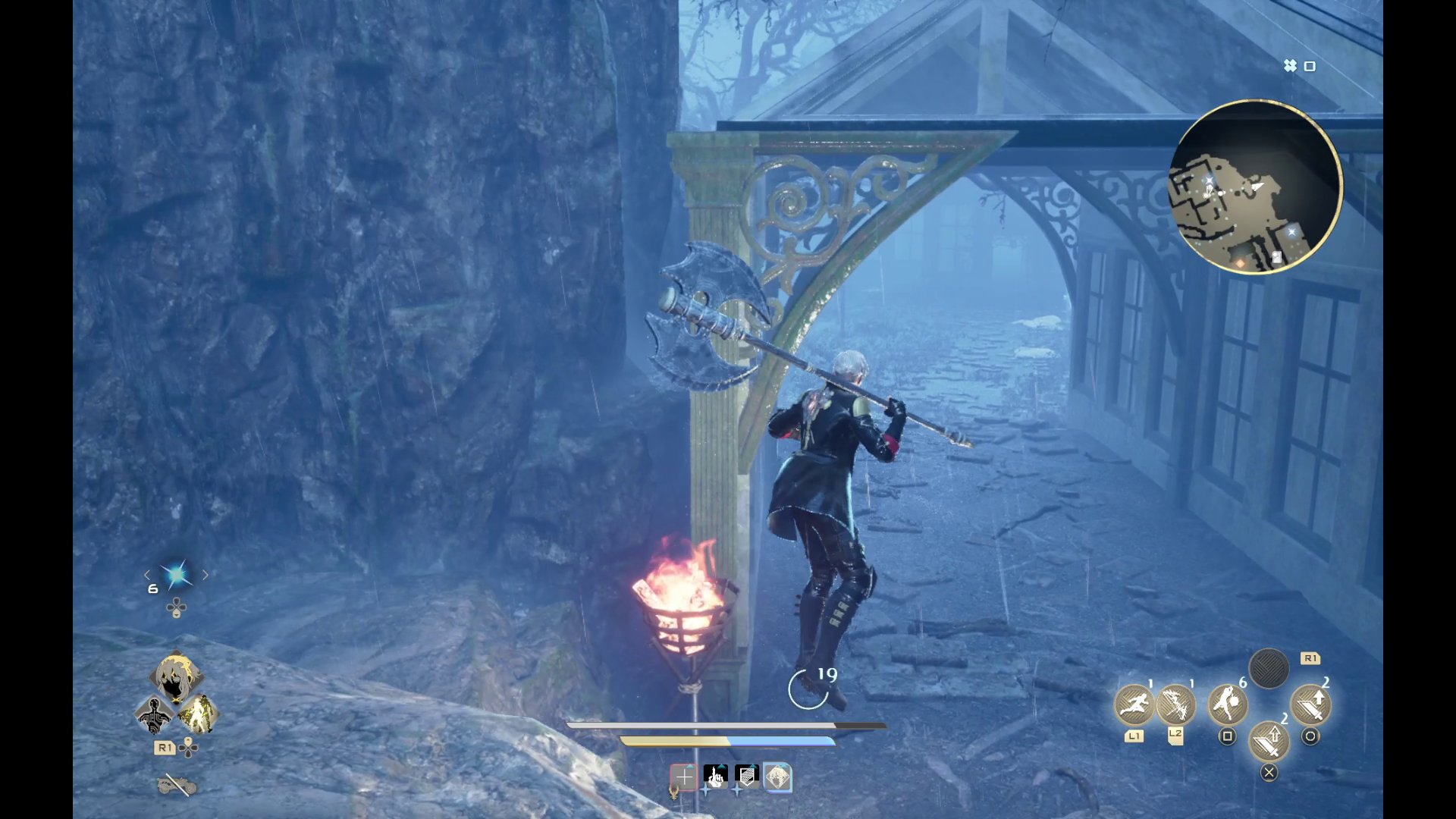Cycle to the previous quick item
The height and width of the screenshot is (819, 1456).
[147, 576]
